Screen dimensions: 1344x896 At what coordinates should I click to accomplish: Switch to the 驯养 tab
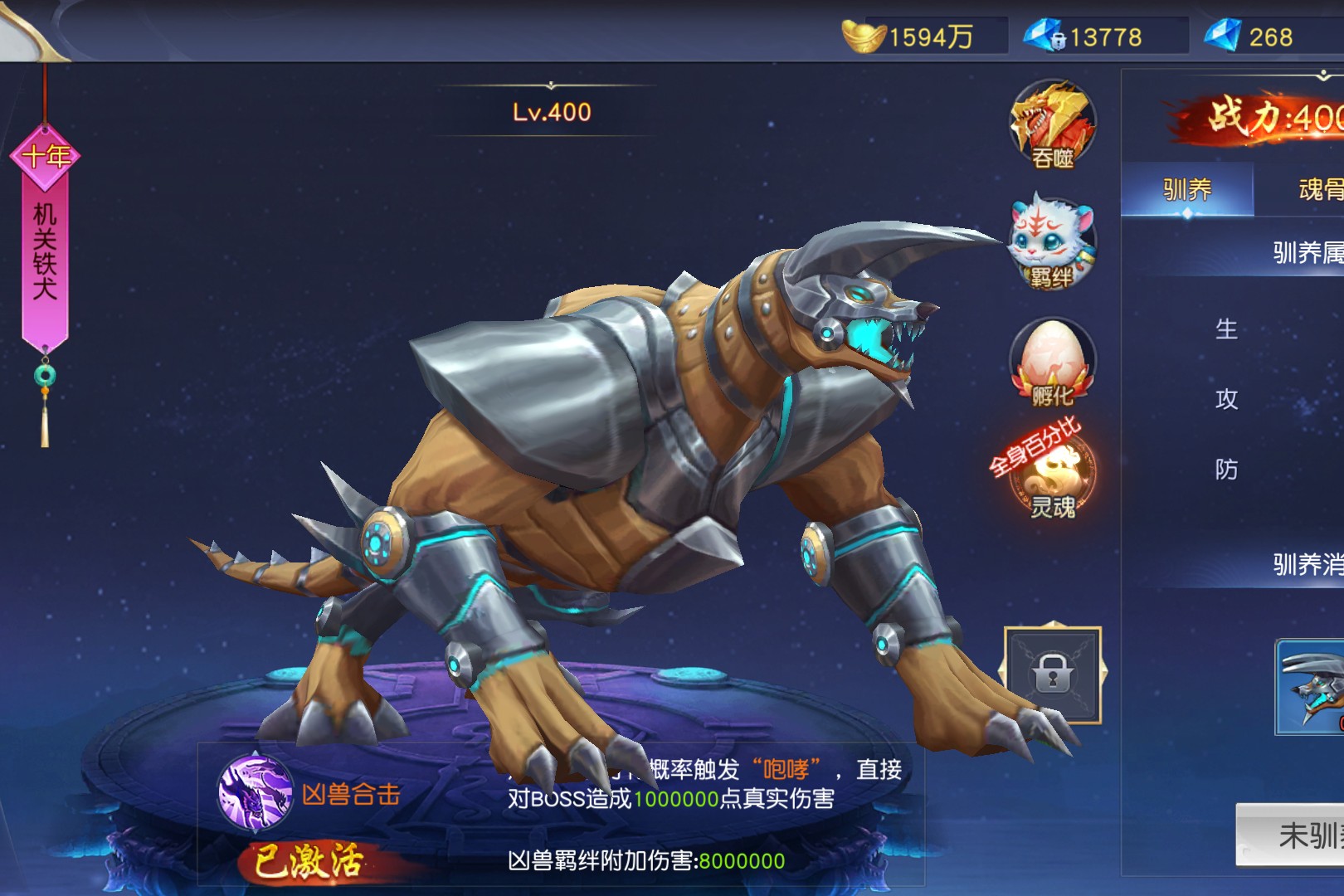click(x=1187, y=190)
